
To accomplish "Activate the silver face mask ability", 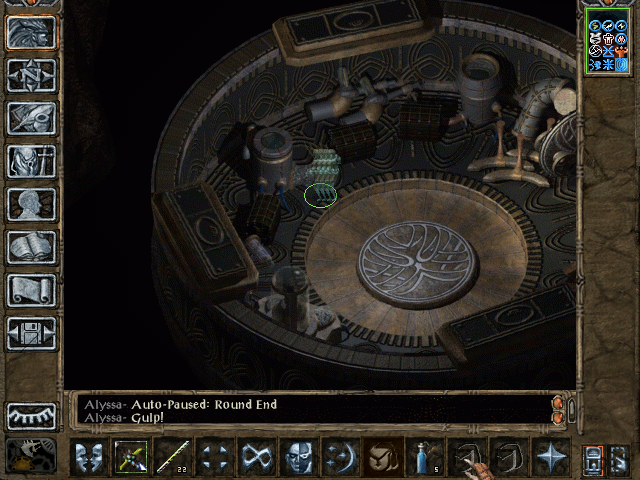I will tap(299, 457).
